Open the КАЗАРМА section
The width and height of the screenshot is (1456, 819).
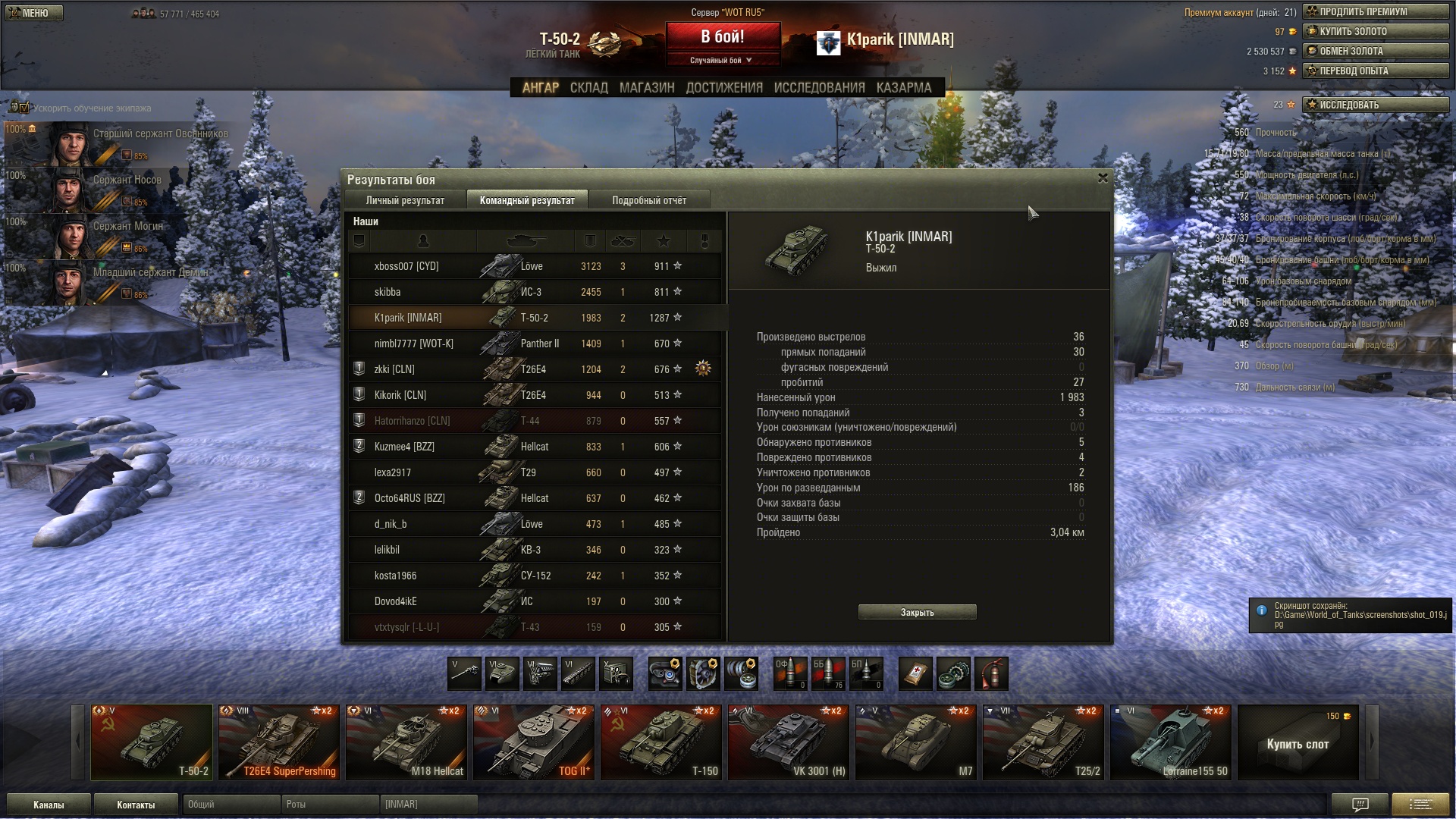[x=903, y=88]
